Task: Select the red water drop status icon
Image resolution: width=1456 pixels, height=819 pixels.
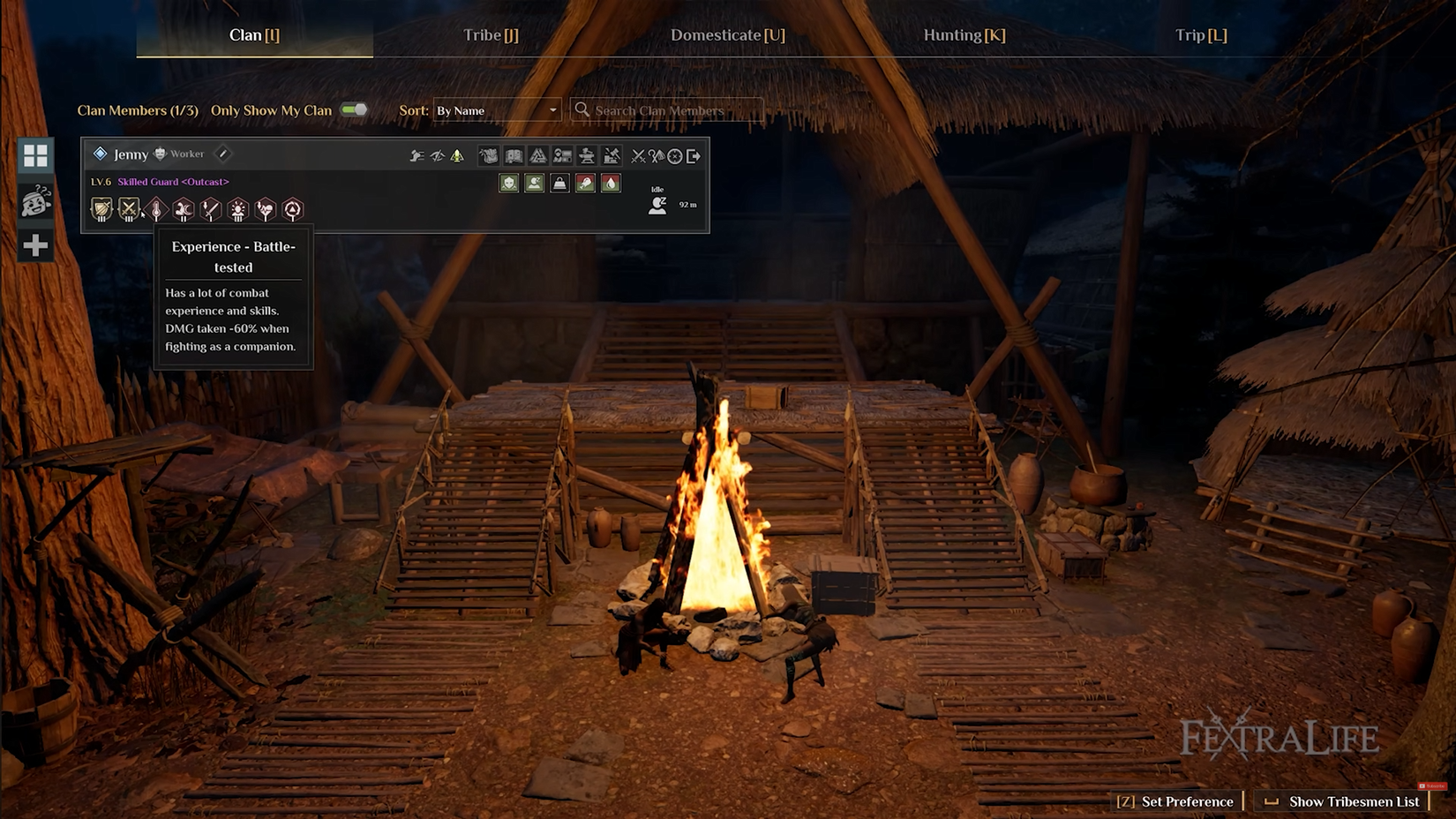Action: tap(610, 184)
